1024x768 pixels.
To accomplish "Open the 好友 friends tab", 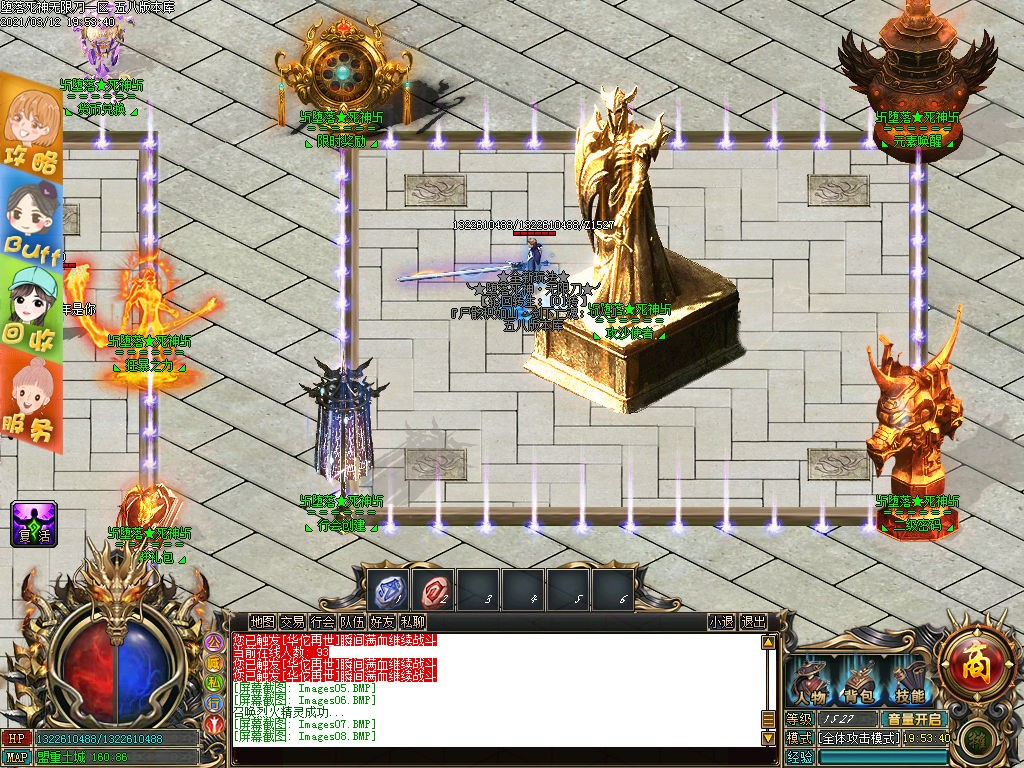I will 382,621.
